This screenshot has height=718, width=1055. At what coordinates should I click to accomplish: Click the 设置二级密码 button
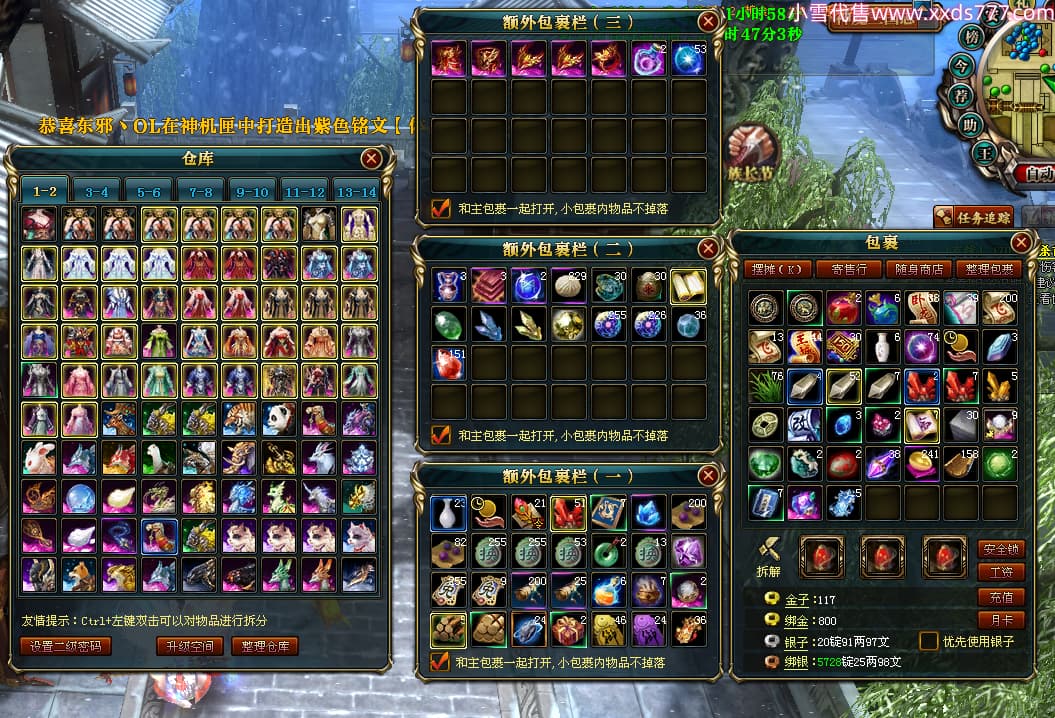[x=65, y=646]
